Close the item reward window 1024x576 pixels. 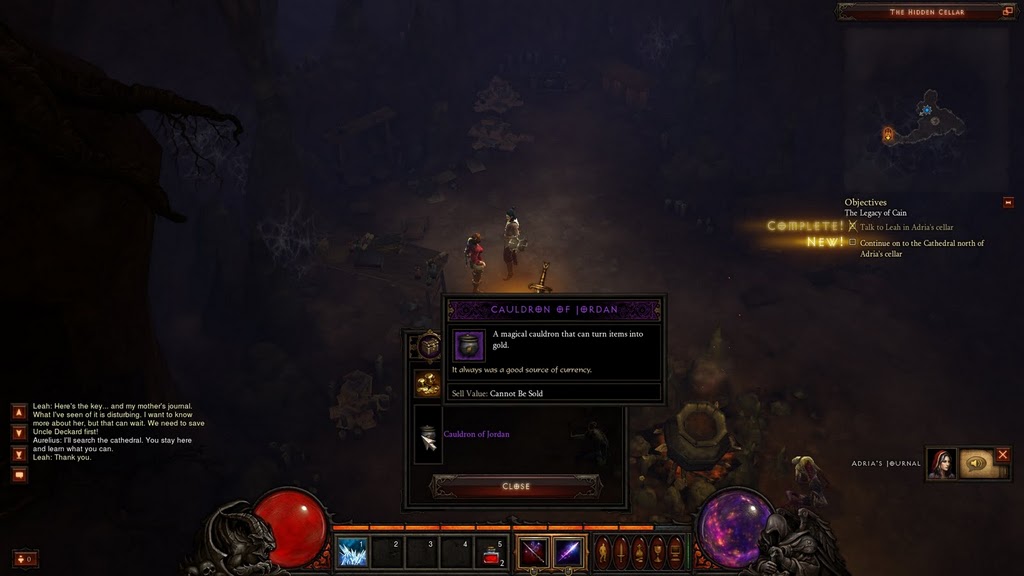(x=516, y=486)
